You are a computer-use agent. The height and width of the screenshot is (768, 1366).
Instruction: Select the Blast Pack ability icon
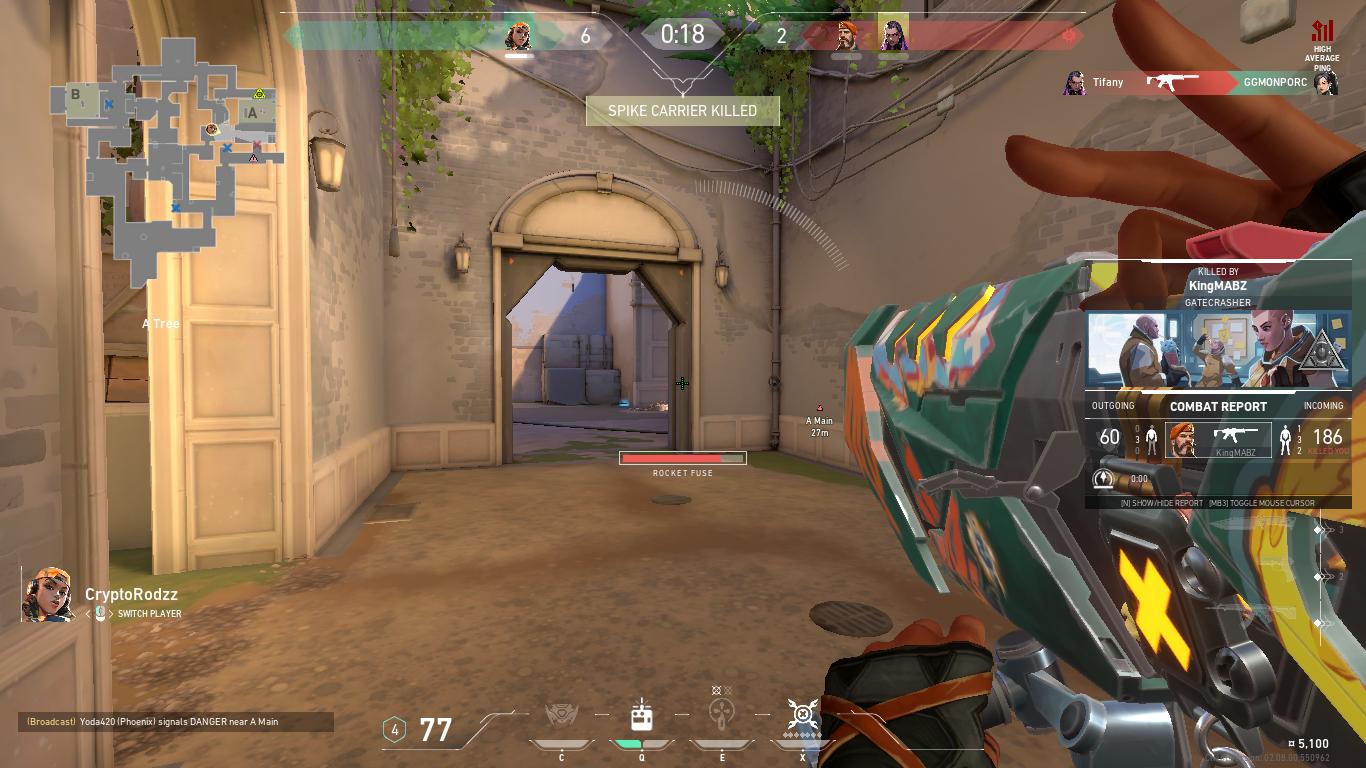[641, 716]
